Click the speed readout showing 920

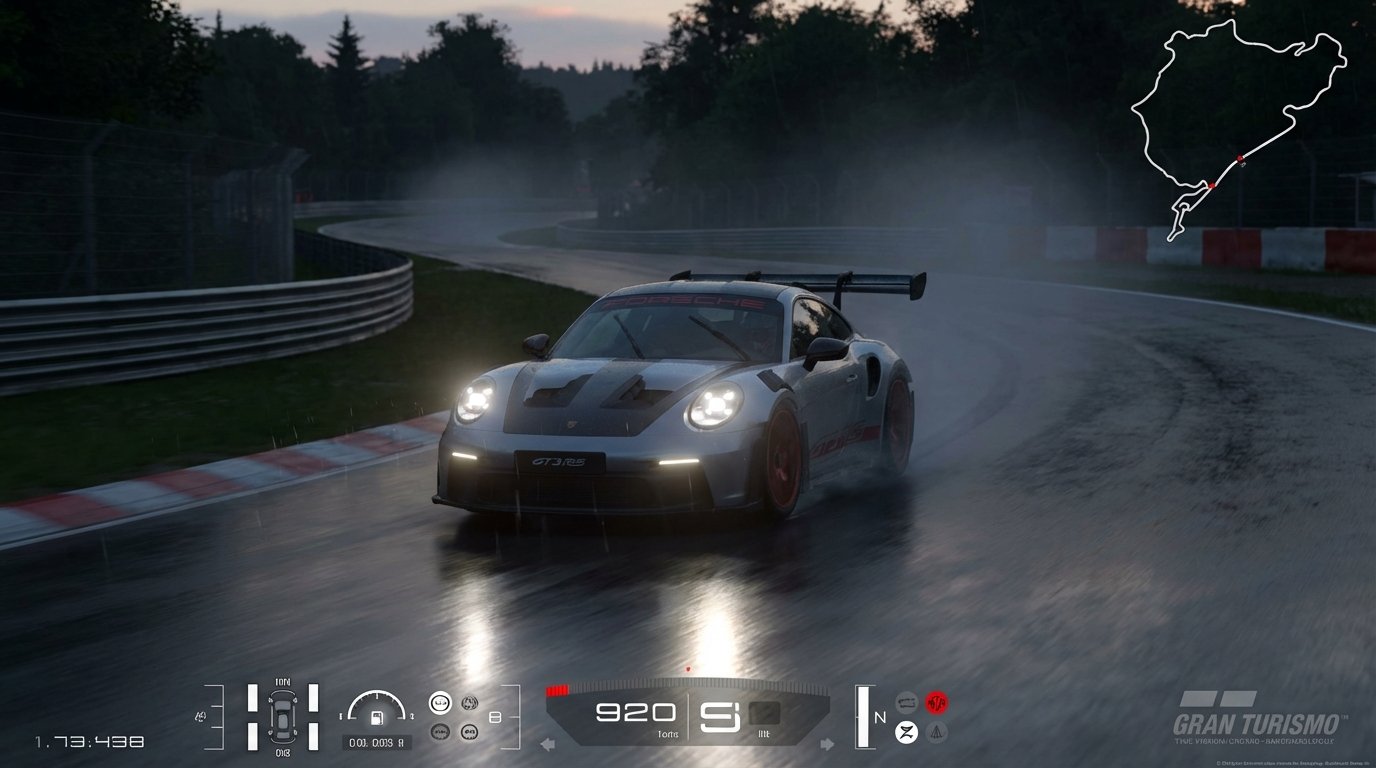tap(634, 711)
